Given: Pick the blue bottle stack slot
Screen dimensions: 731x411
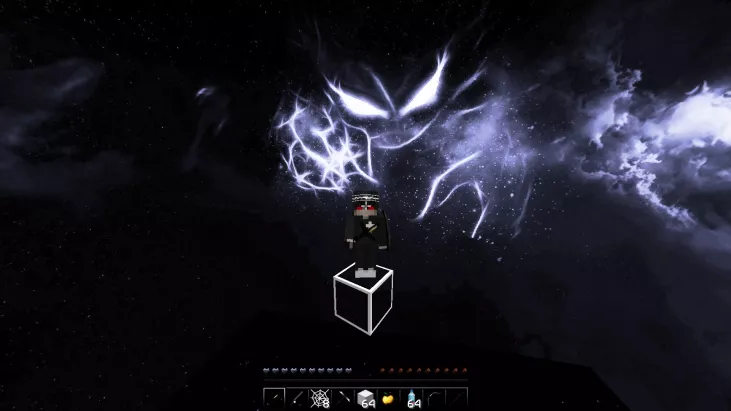Looking at the screenshot, I should point(411,398).
